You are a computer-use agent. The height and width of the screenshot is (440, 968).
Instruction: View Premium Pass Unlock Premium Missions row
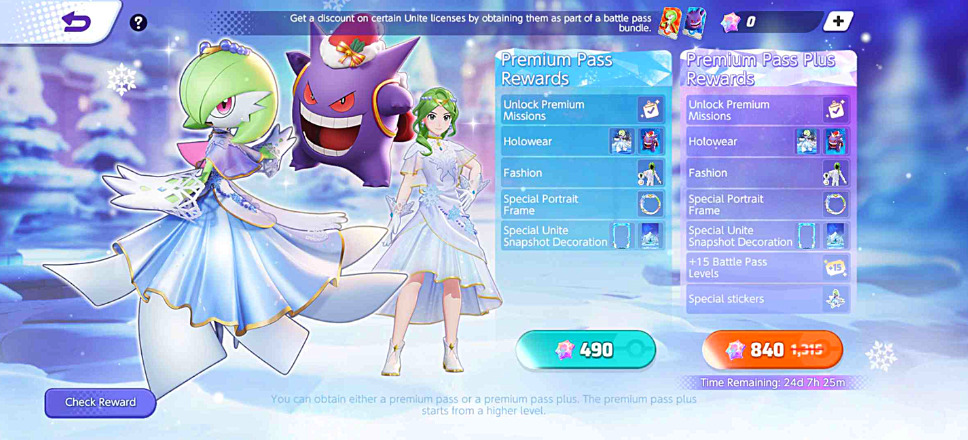(x=583, y=110)
